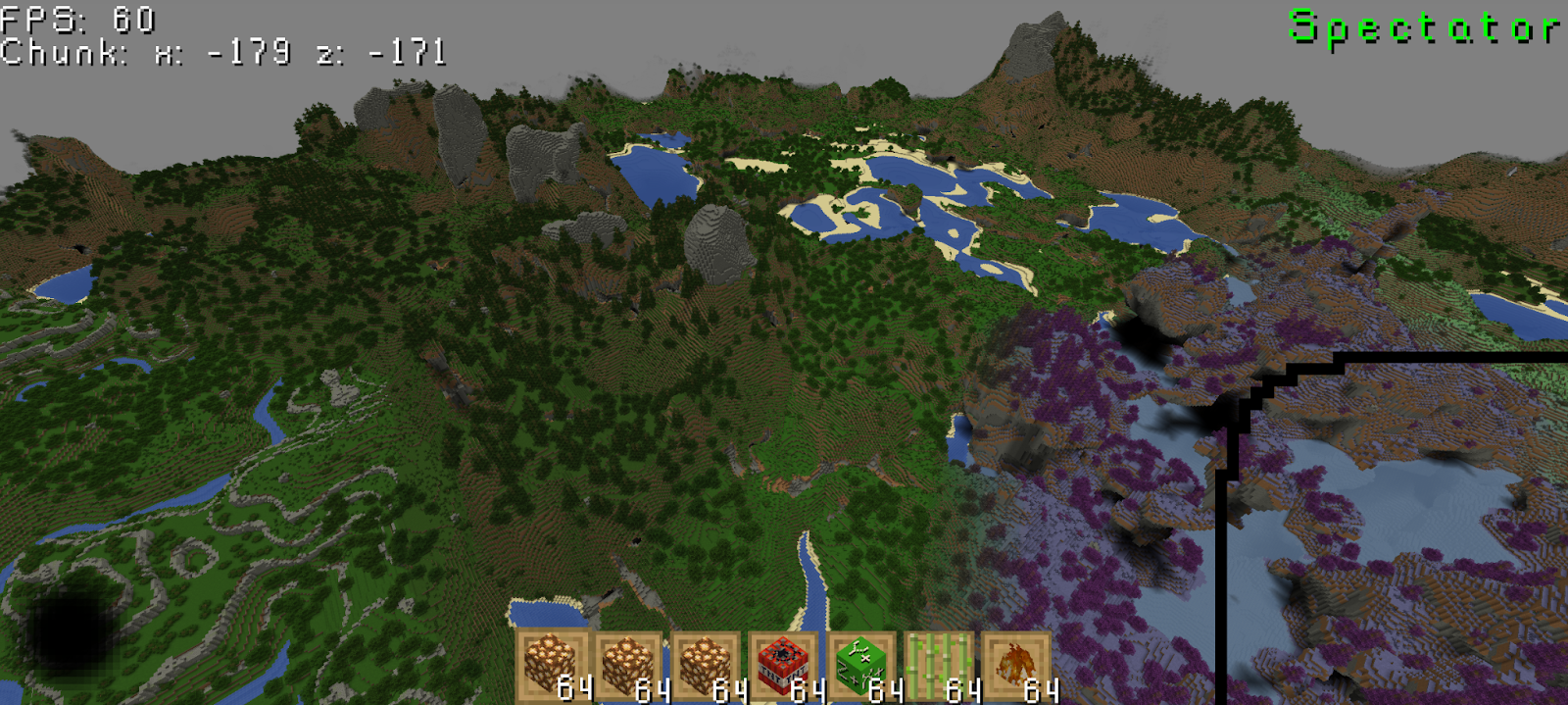Screen dimensions: 1568x705
Task: Select the TNT block hotbar slot
Action: coord(783,666)
